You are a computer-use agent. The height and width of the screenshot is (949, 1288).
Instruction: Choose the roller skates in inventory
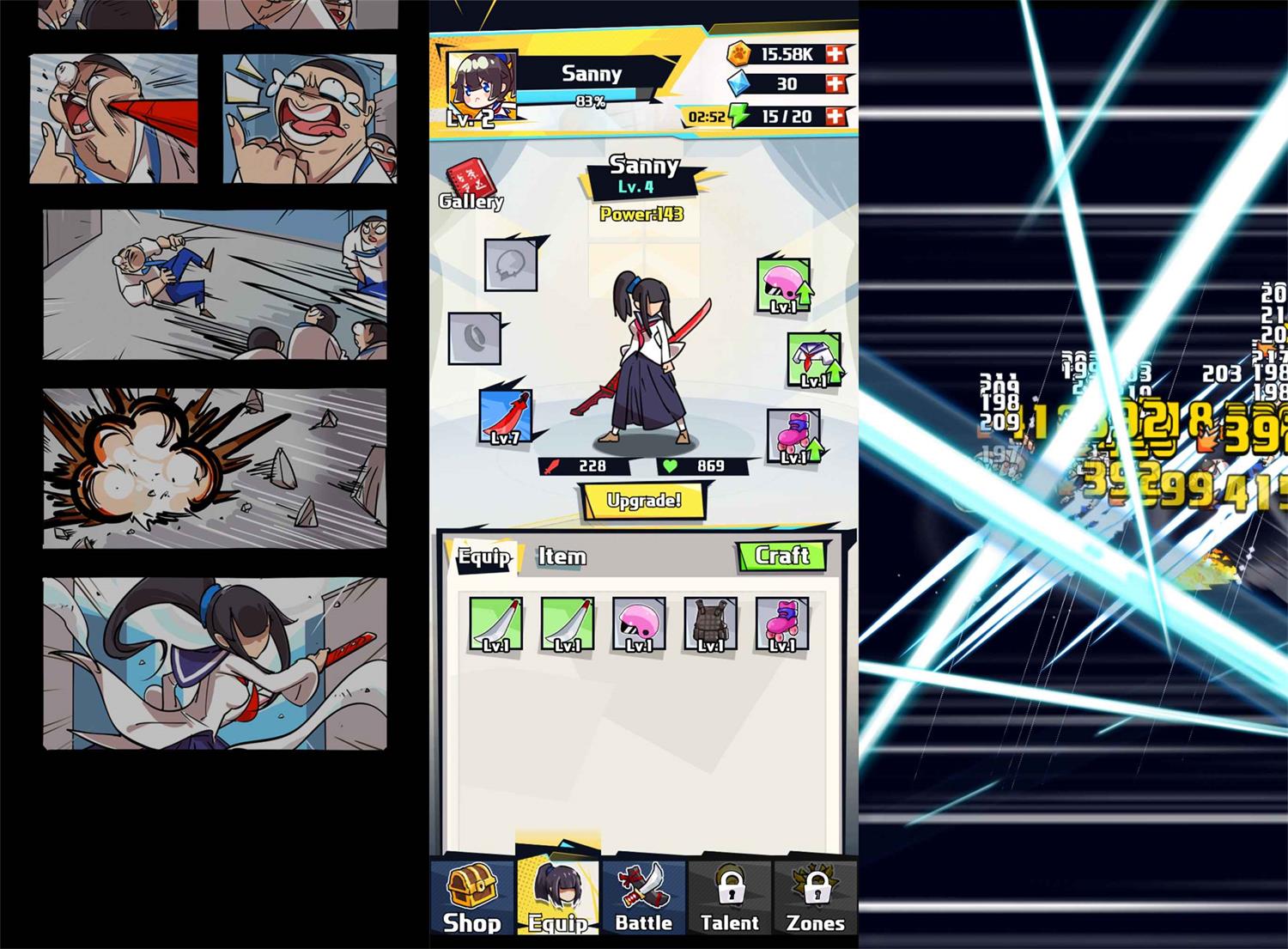coord(781,624)
